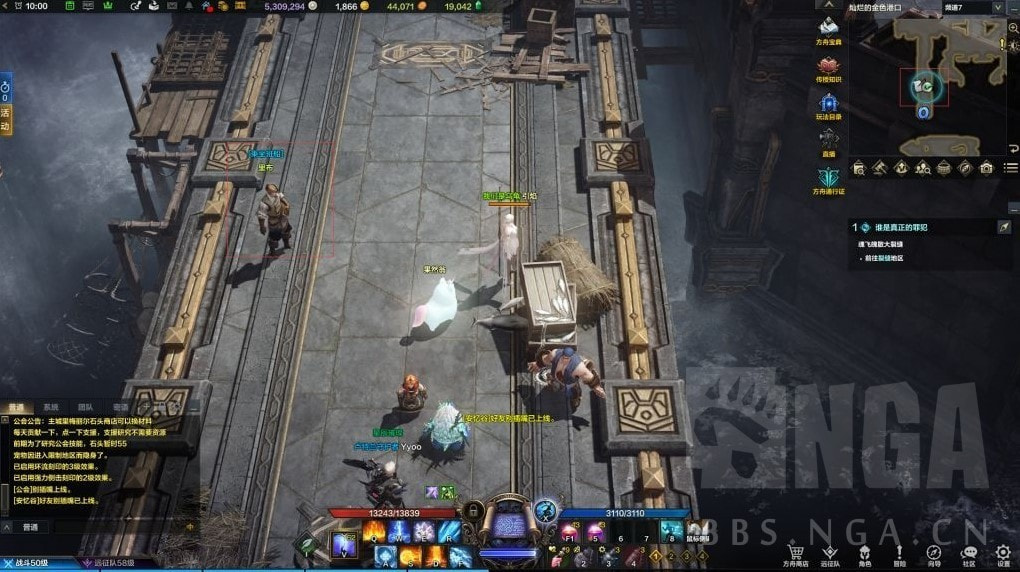Switch to the 系统 chat tab

50,408
